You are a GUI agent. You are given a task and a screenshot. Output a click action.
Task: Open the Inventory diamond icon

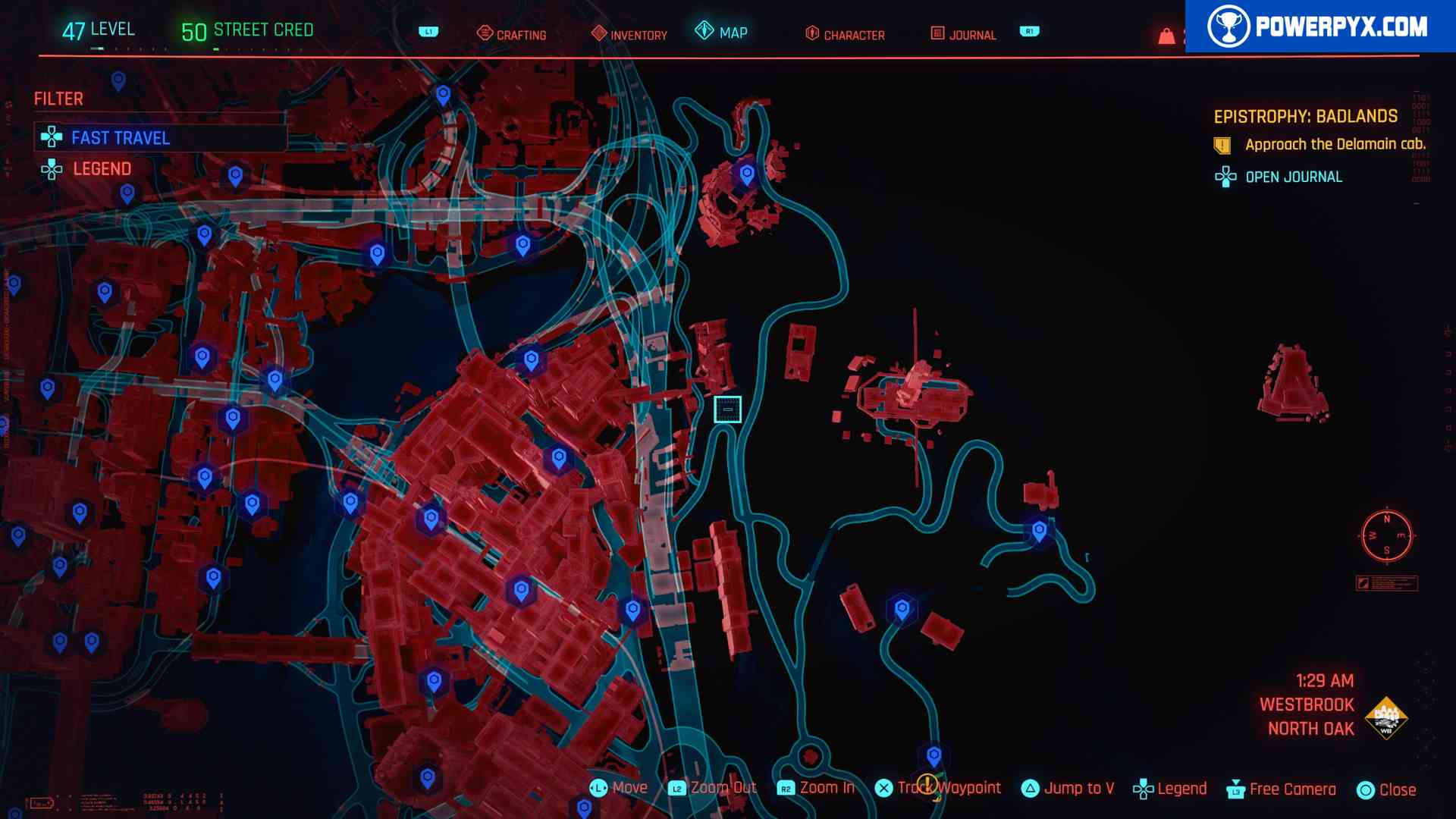point(598,34)
